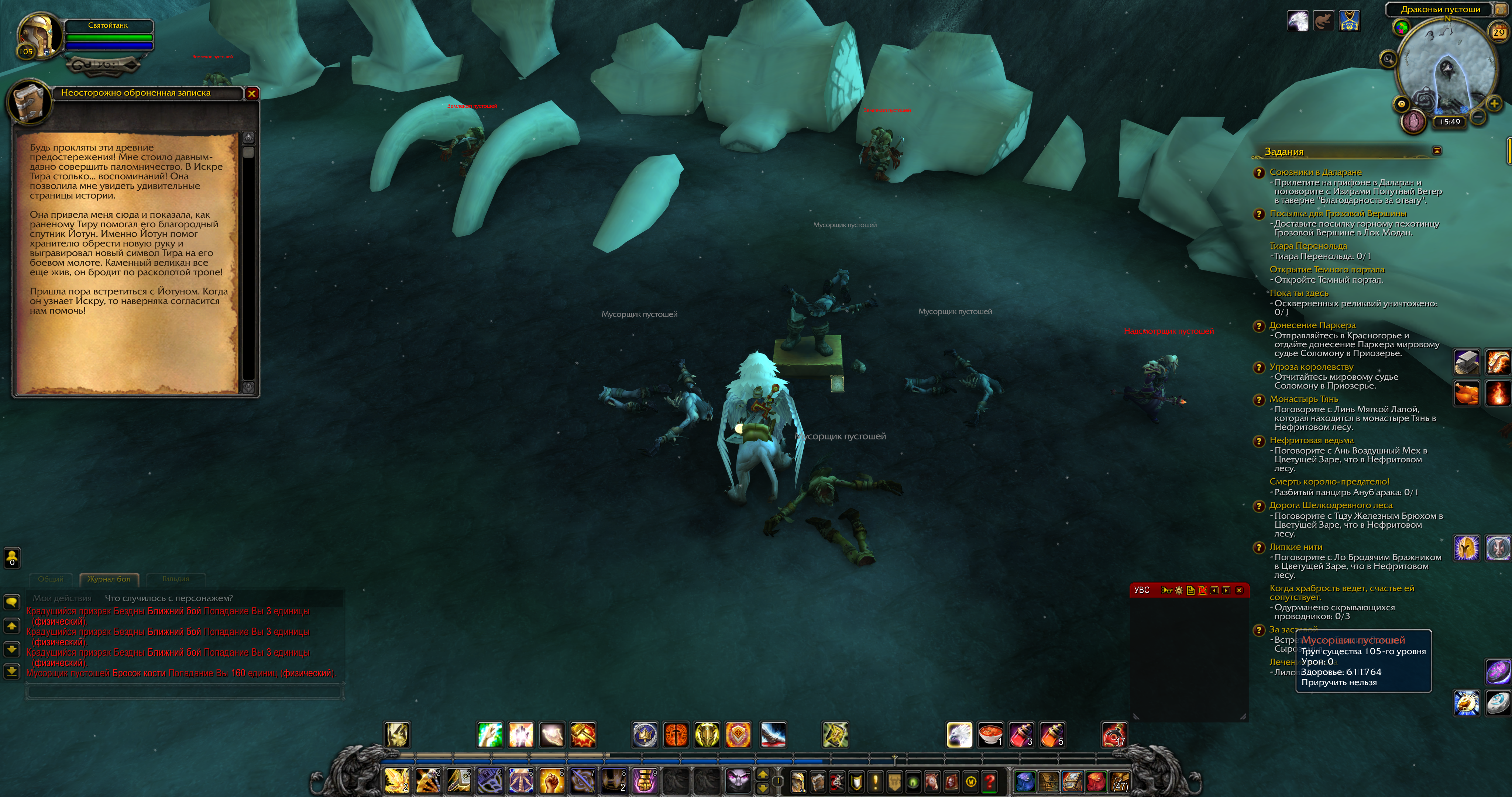Zoom out the minimap with minus button

(x=1478, y=117)
